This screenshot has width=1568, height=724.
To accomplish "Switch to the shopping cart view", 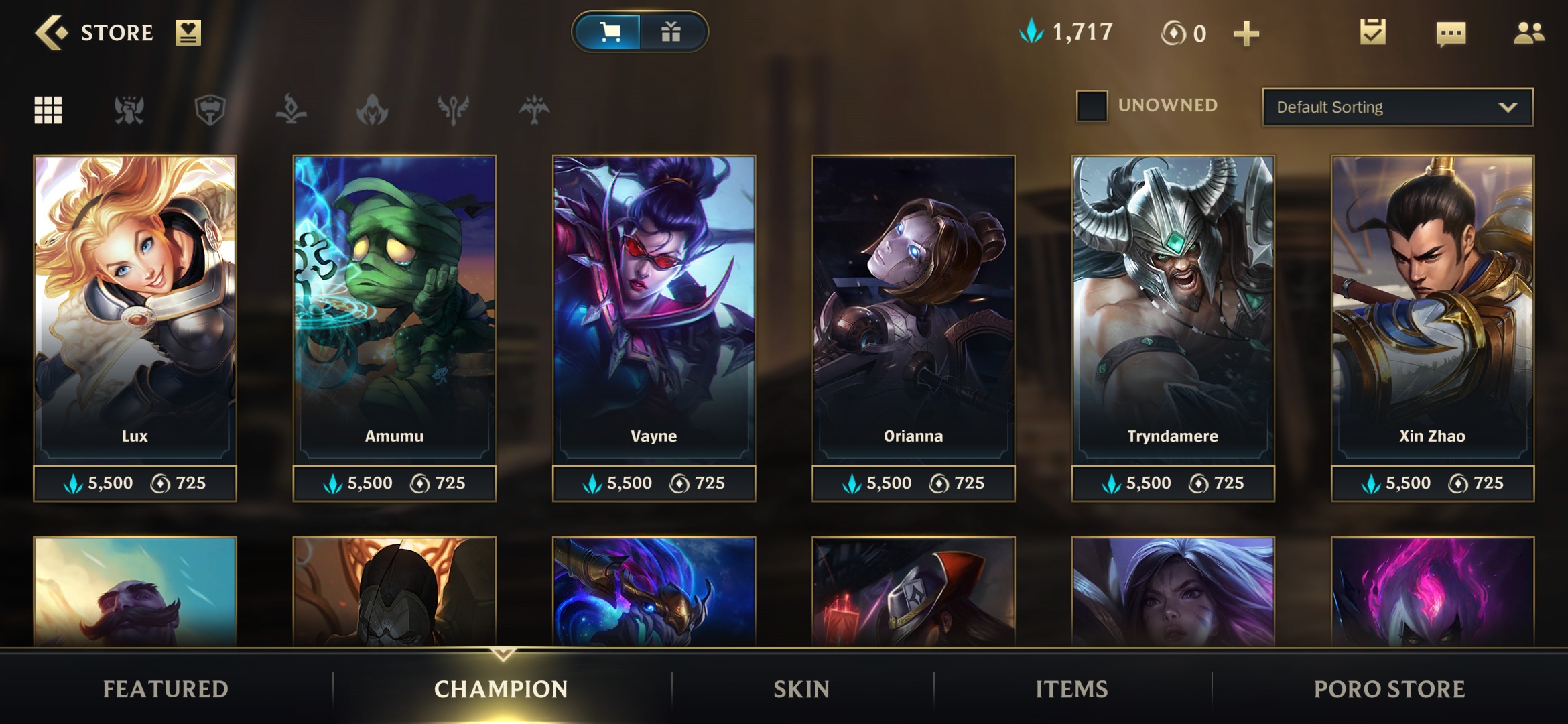I will point(609,32).
